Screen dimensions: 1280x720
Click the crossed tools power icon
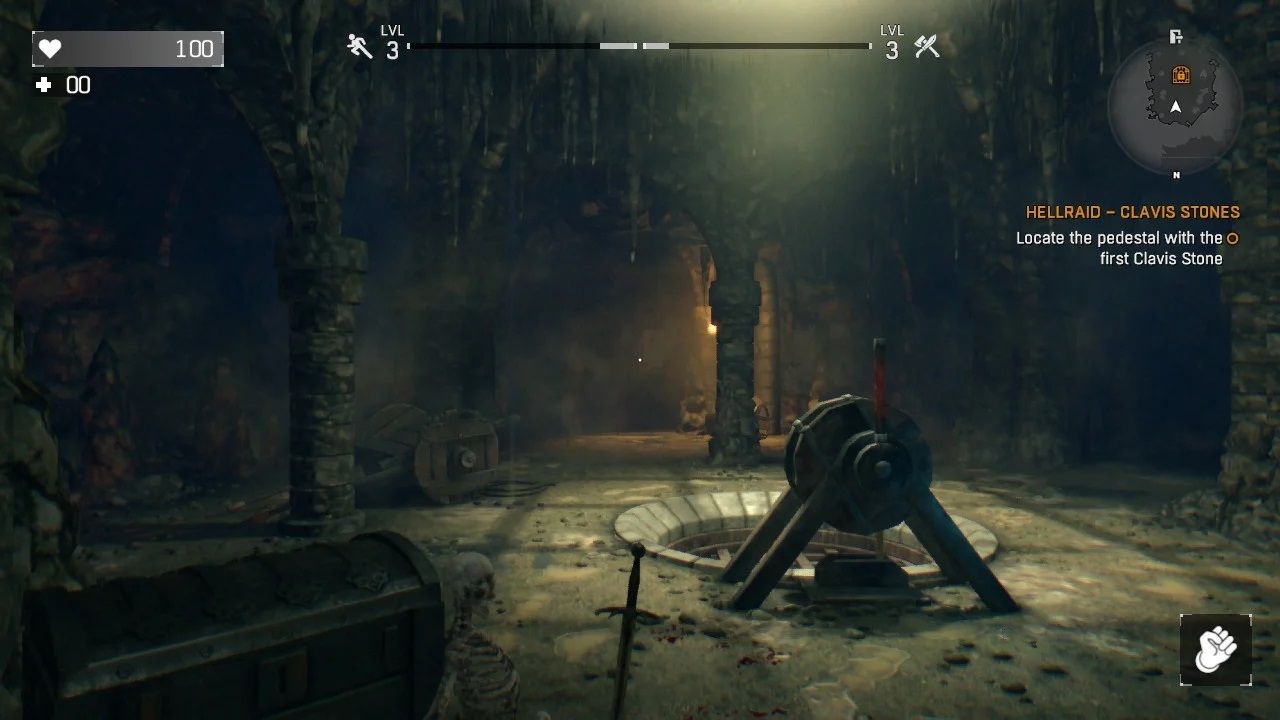click(x=927, y=46)
